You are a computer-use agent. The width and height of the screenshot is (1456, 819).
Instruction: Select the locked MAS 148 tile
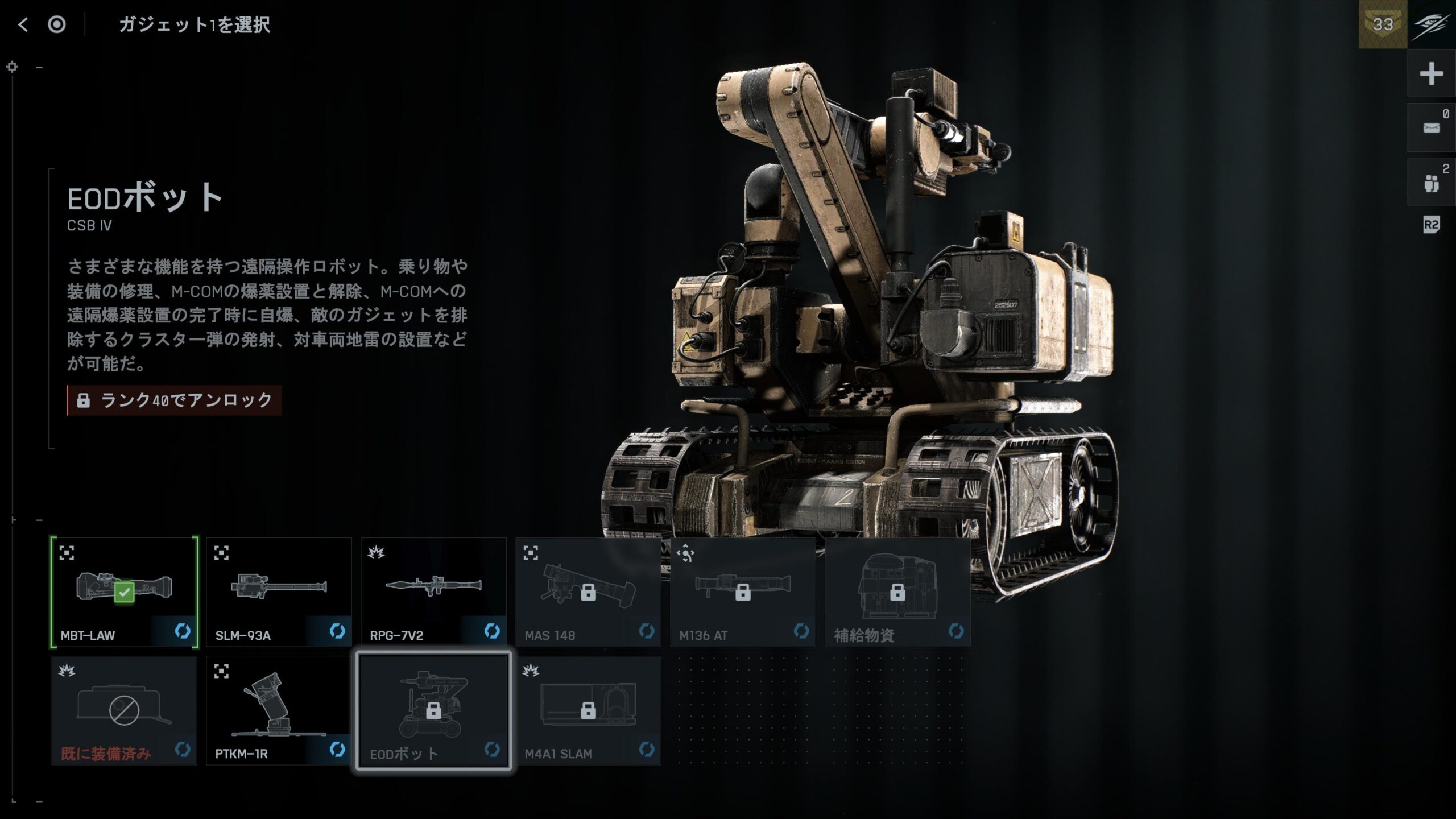click(588, 591)
